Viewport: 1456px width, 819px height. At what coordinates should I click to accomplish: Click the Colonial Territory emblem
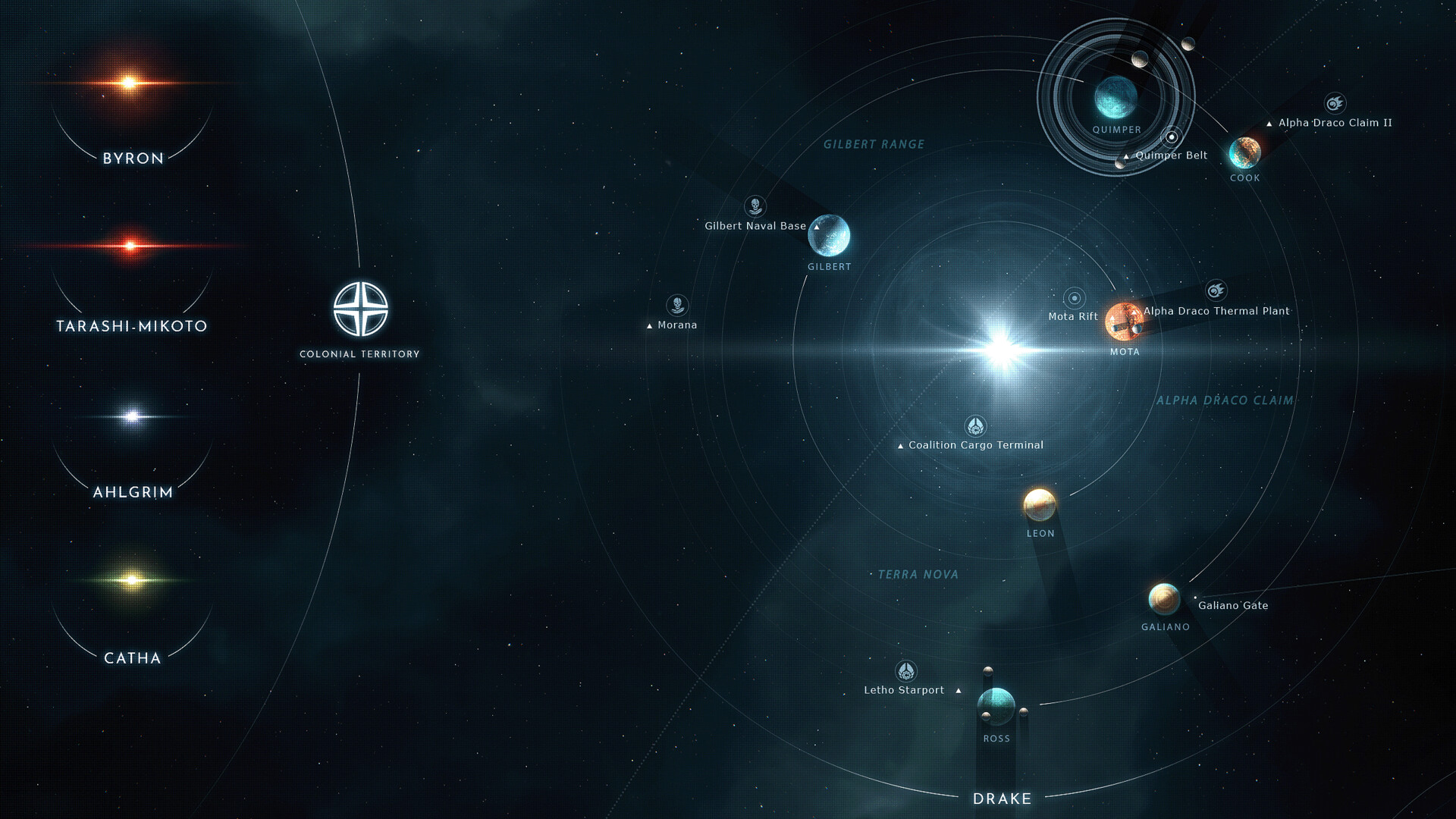[x=361, y=309]
